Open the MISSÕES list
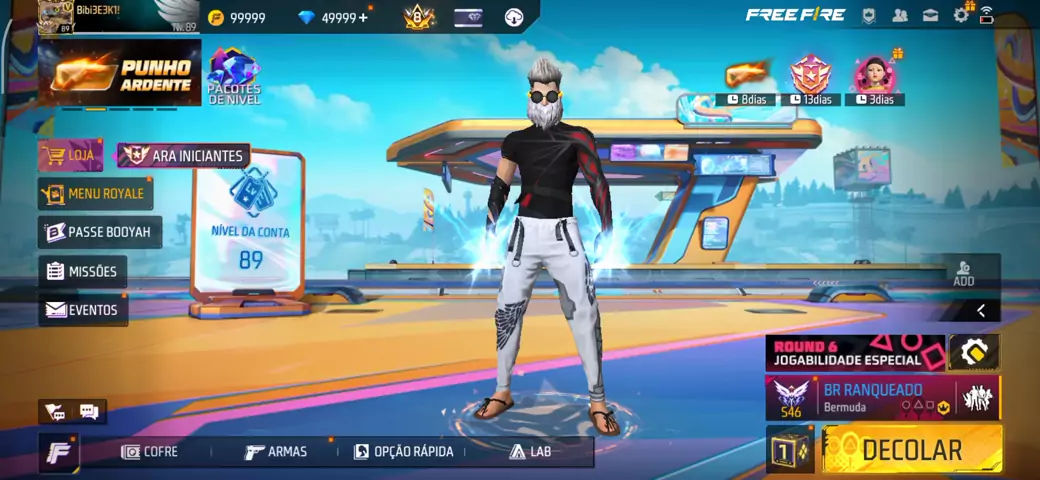 [83, 271]
